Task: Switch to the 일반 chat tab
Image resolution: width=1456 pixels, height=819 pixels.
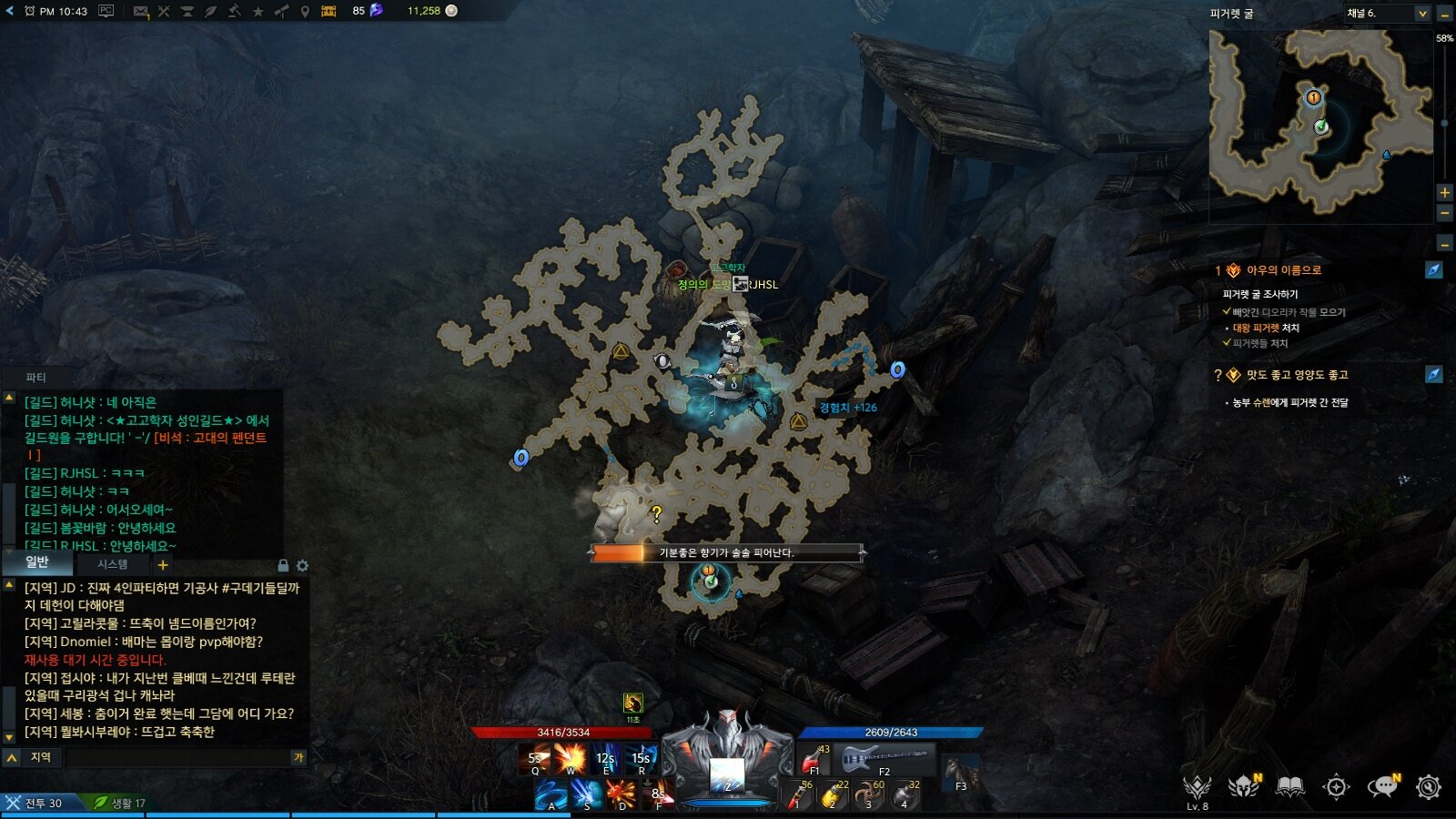Action: (37, 562)
